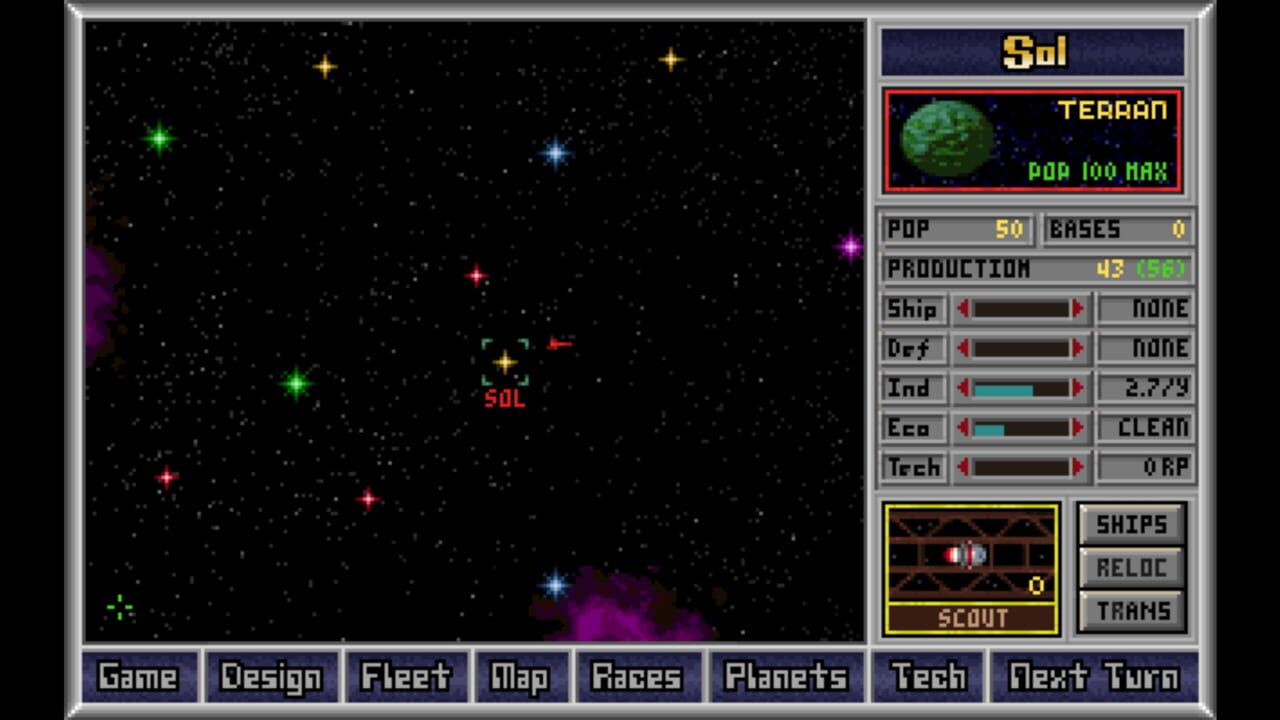The height and width of the screenshot is (720, 1280).
Task: Switch to the Planets screen
Action: pos(789,677)
